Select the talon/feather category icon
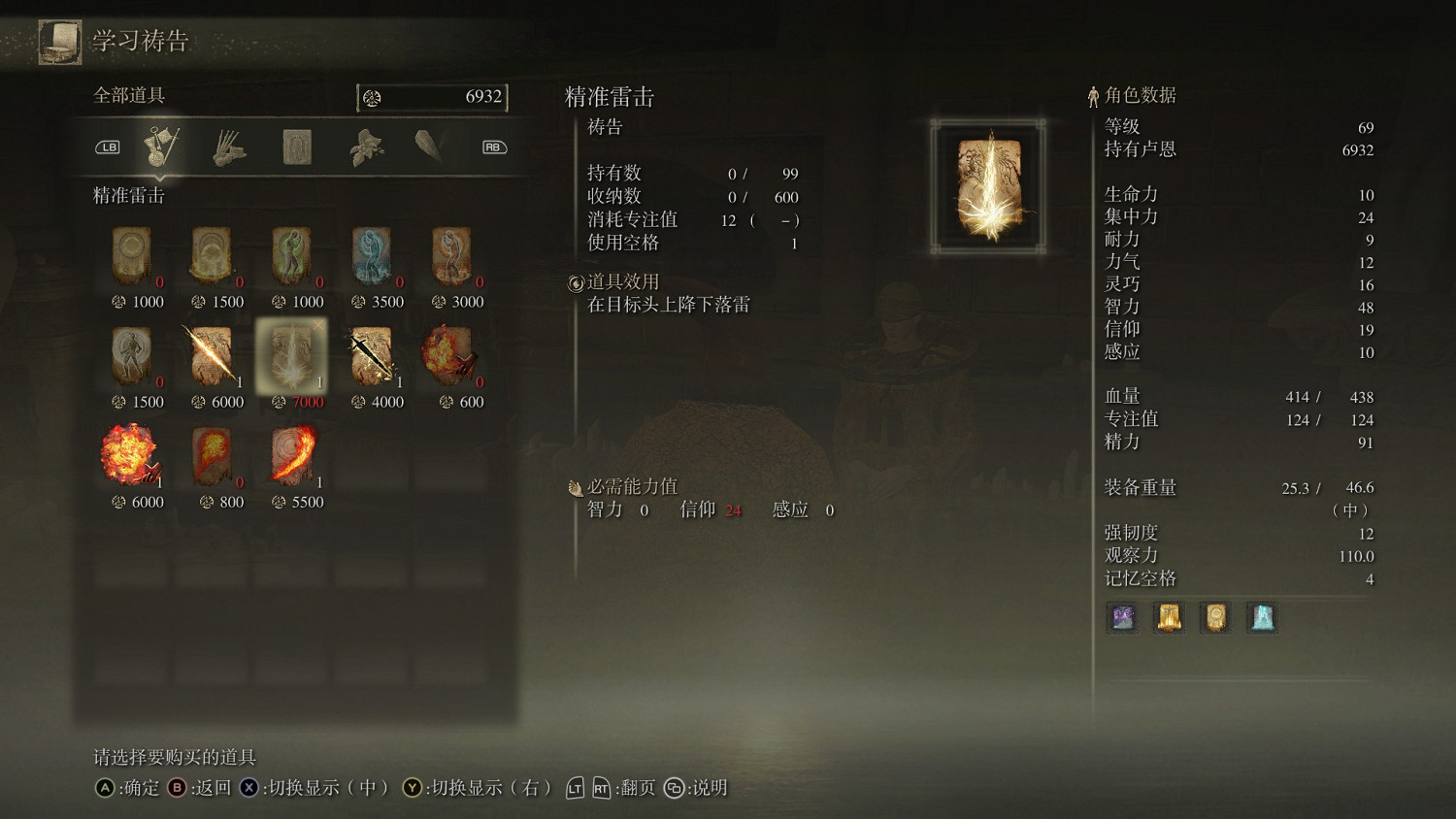Viewport: 1456px width, 819px height. point(429,144)
